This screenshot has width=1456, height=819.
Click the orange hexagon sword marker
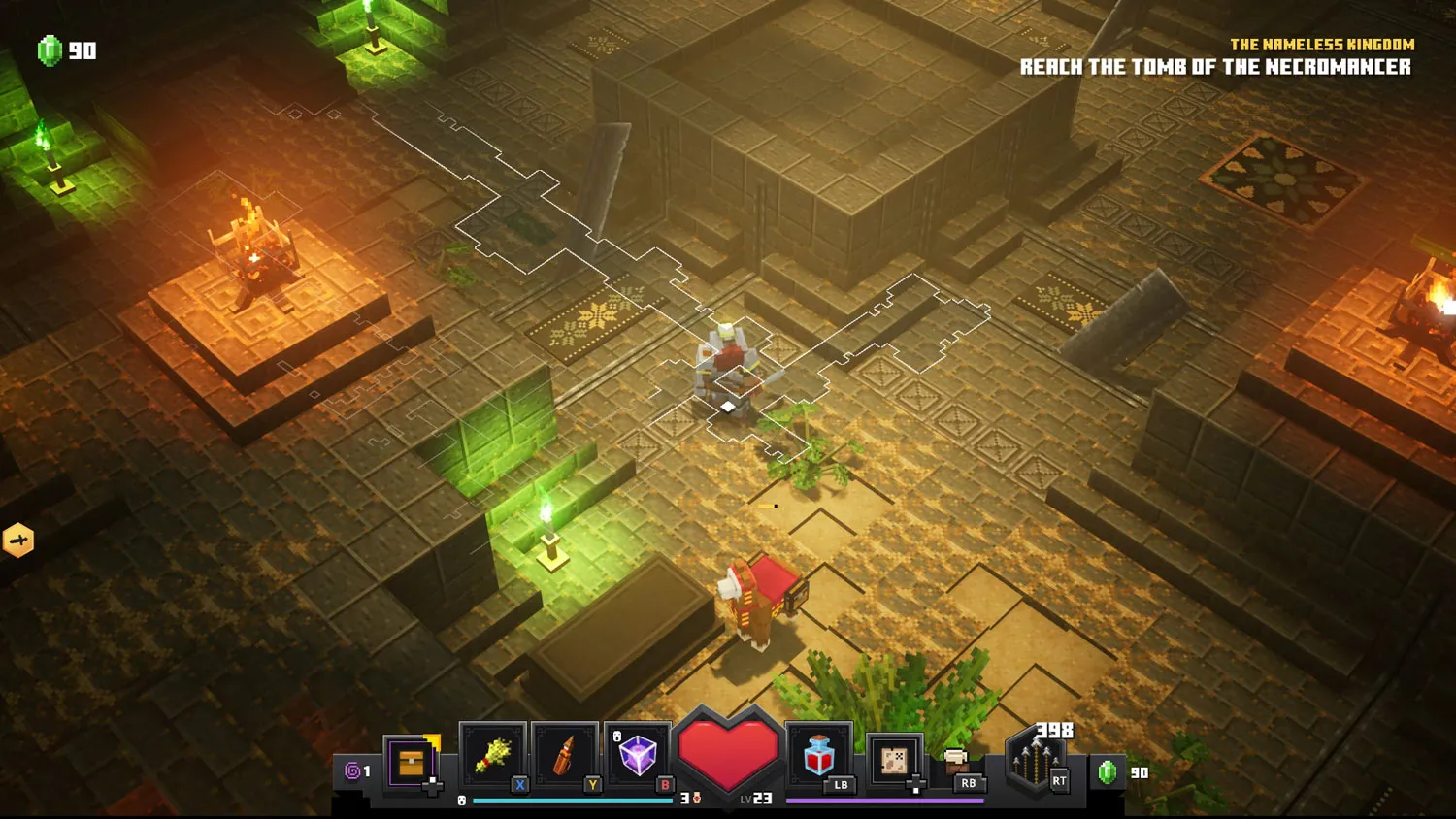tap(18, 541)
